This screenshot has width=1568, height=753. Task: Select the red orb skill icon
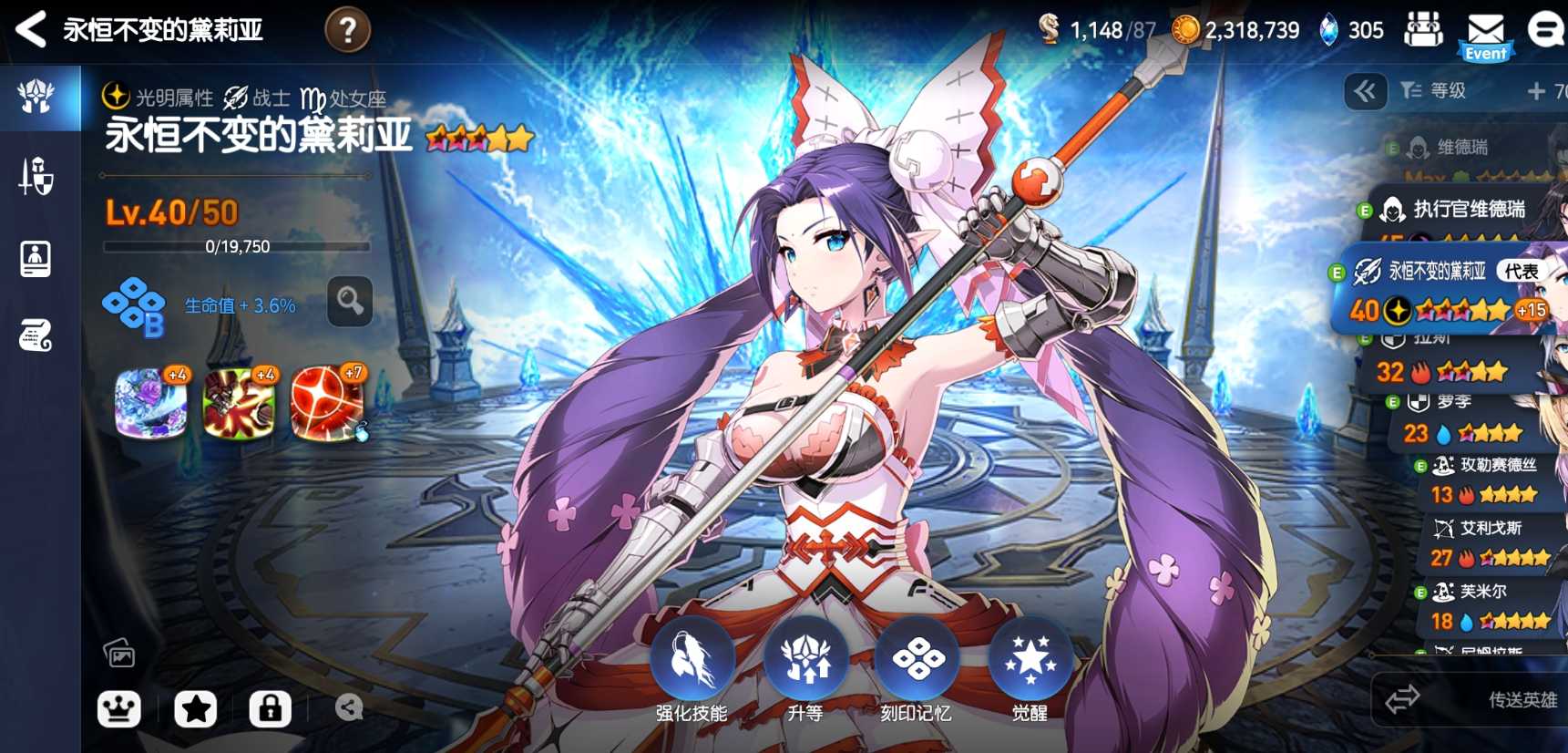tap(327, 403)
